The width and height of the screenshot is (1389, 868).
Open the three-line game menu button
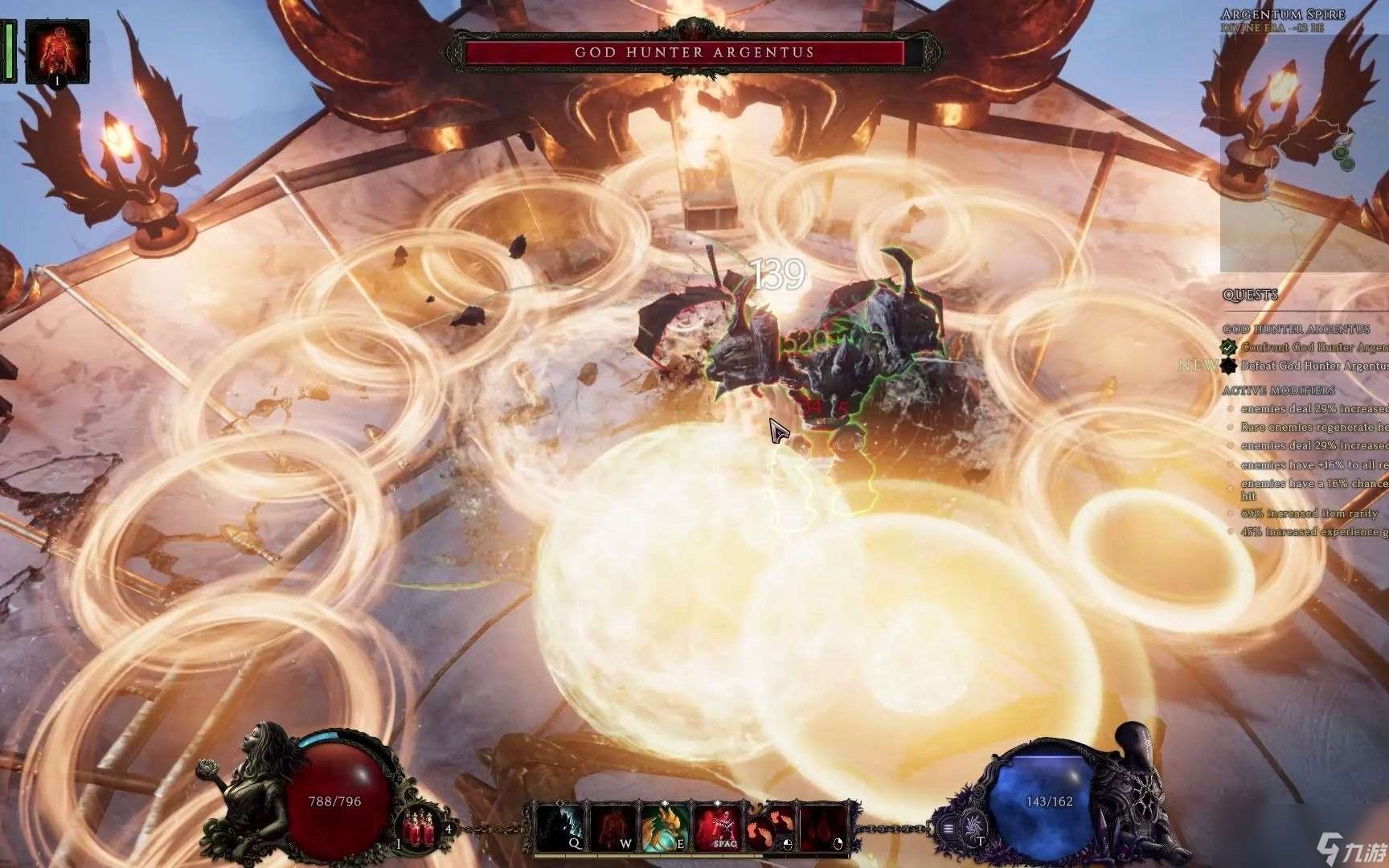pyautogui.click(x=949, y=829)
